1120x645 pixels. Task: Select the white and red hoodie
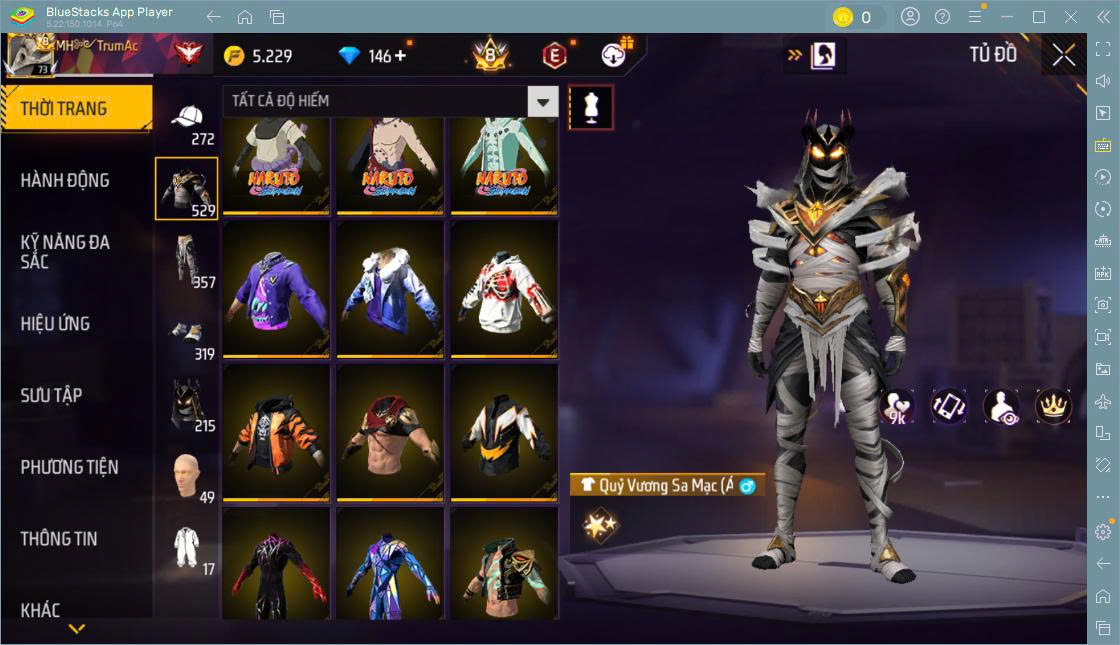[x=504, y=287]
